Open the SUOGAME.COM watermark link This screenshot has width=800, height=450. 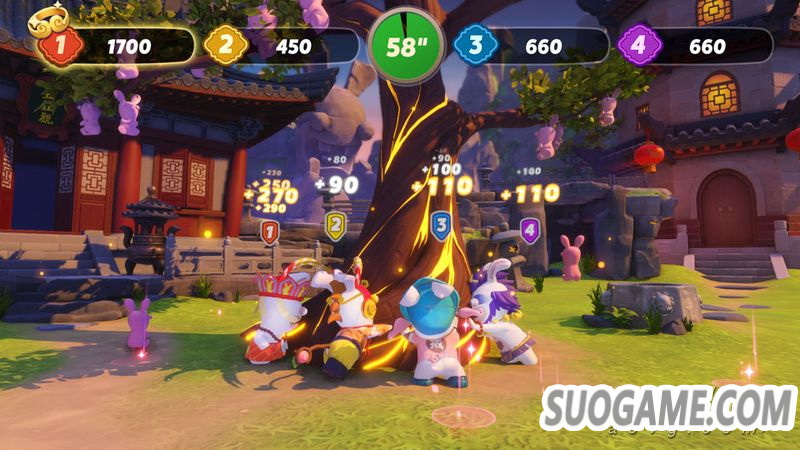[667, 407]
